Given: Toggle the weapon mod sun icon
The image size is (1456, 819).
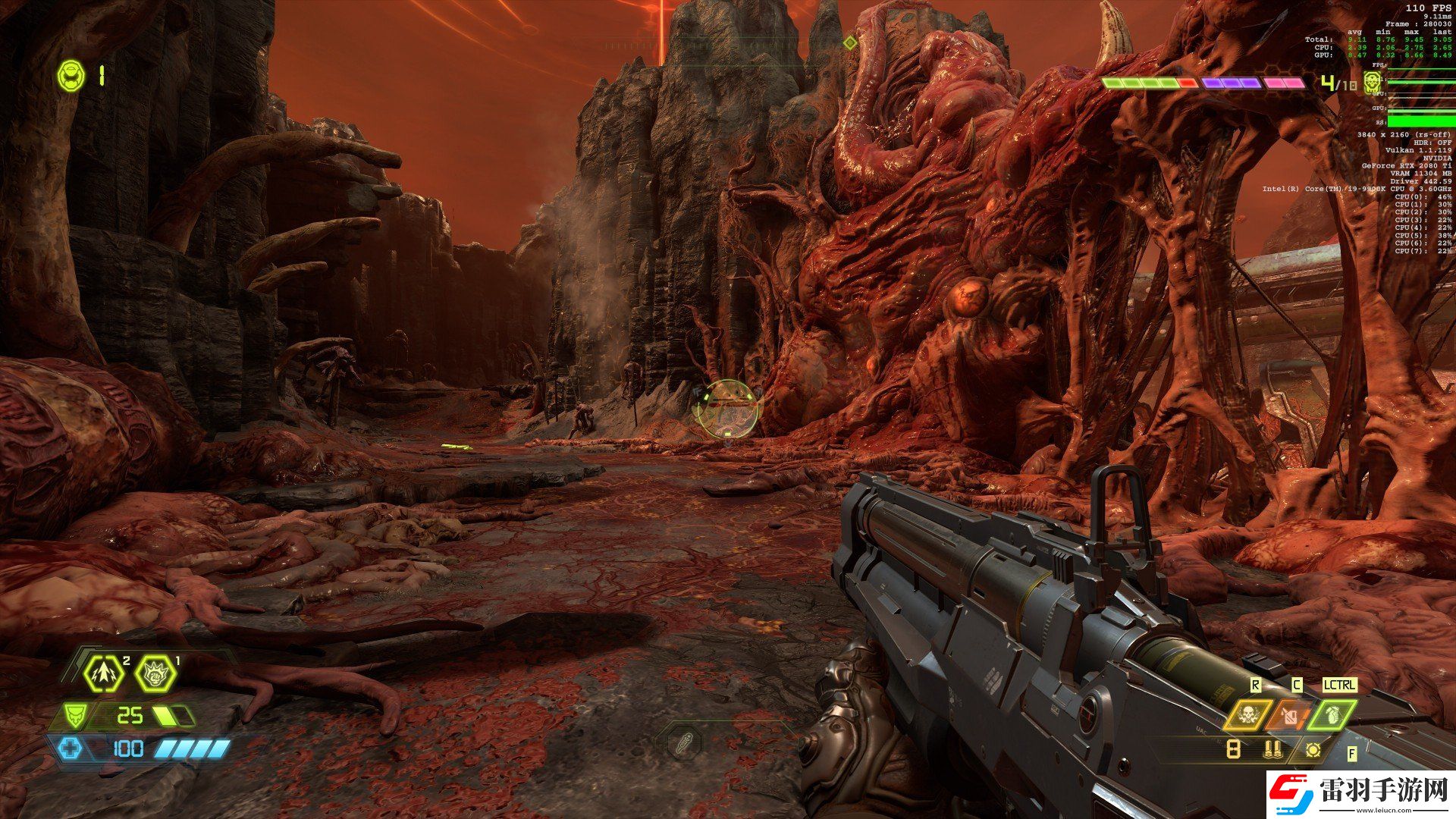Looking at the screenshot, I should pyautogui.click(x=1313, y=750).
